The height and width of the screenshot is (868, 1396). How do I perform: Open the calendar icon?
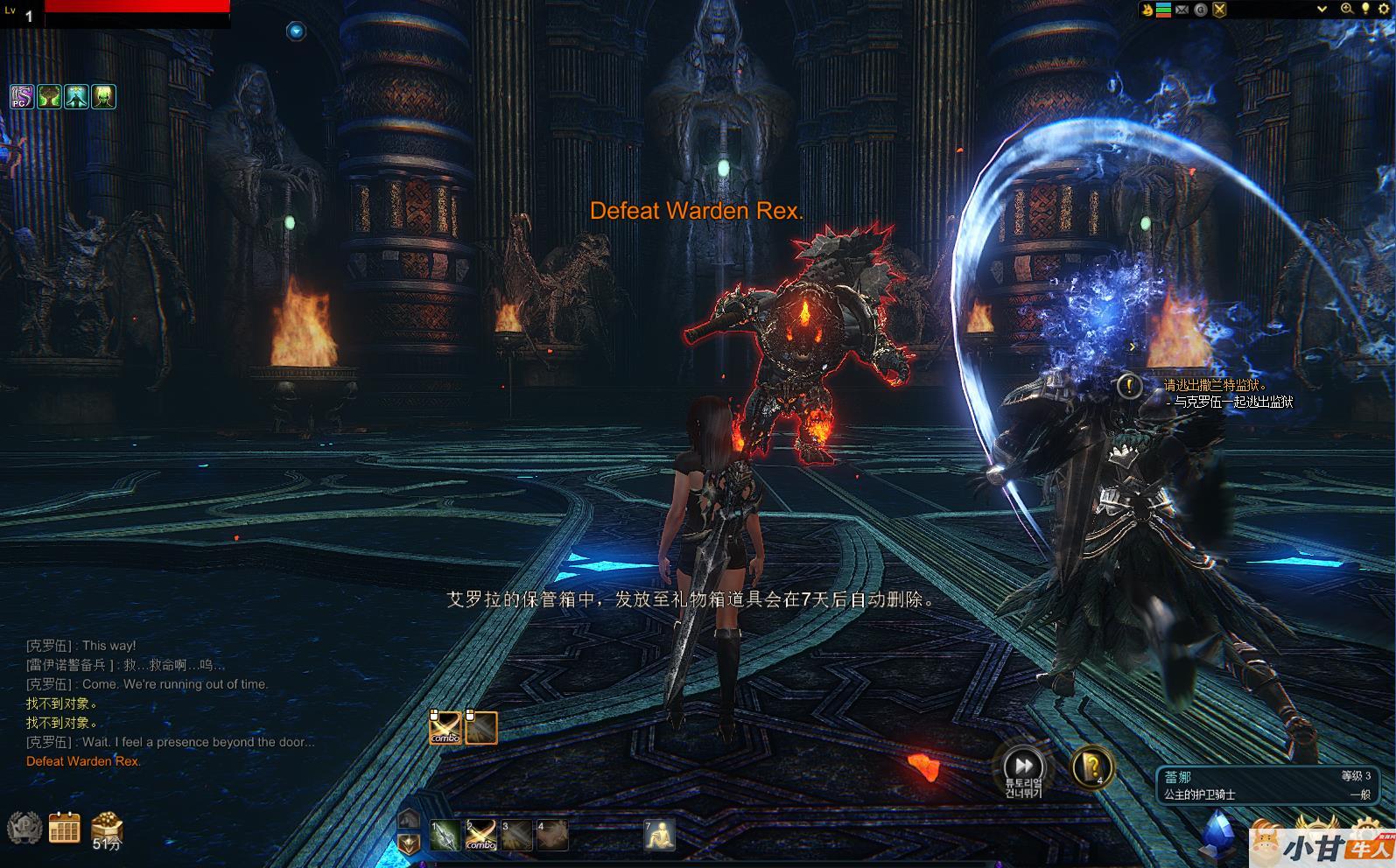click(64, 828)
